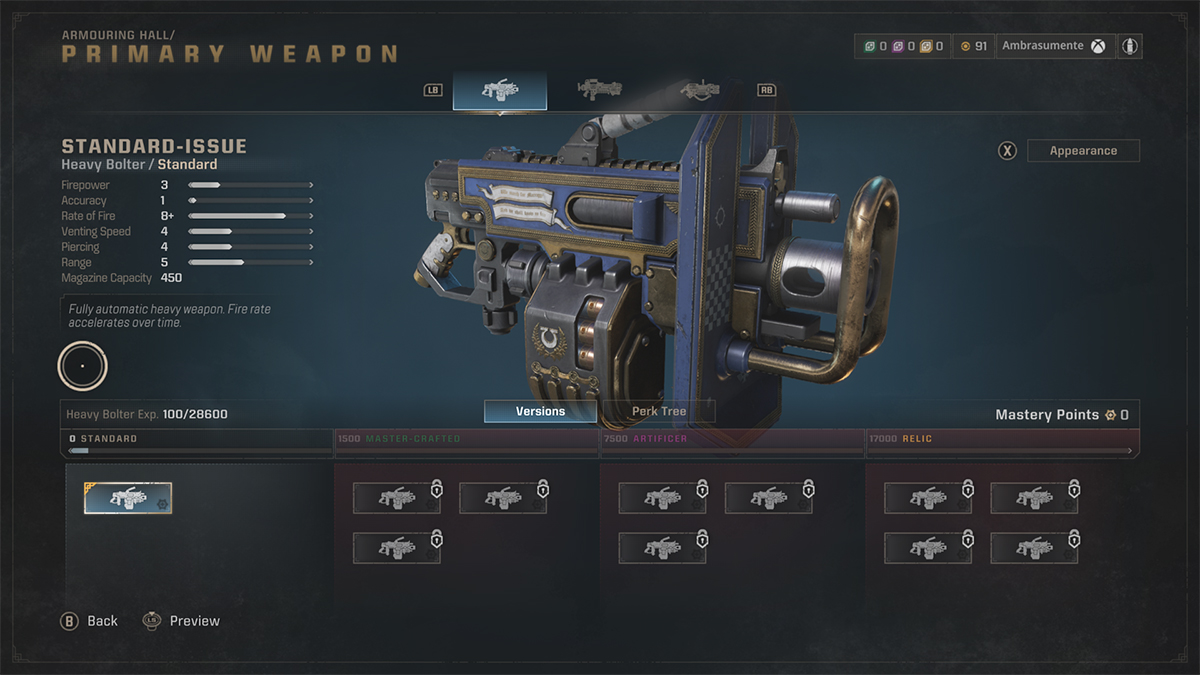The width and height of the screenshot is (1200, 675).
Task: Select the Versions tab
Action: 540,411
